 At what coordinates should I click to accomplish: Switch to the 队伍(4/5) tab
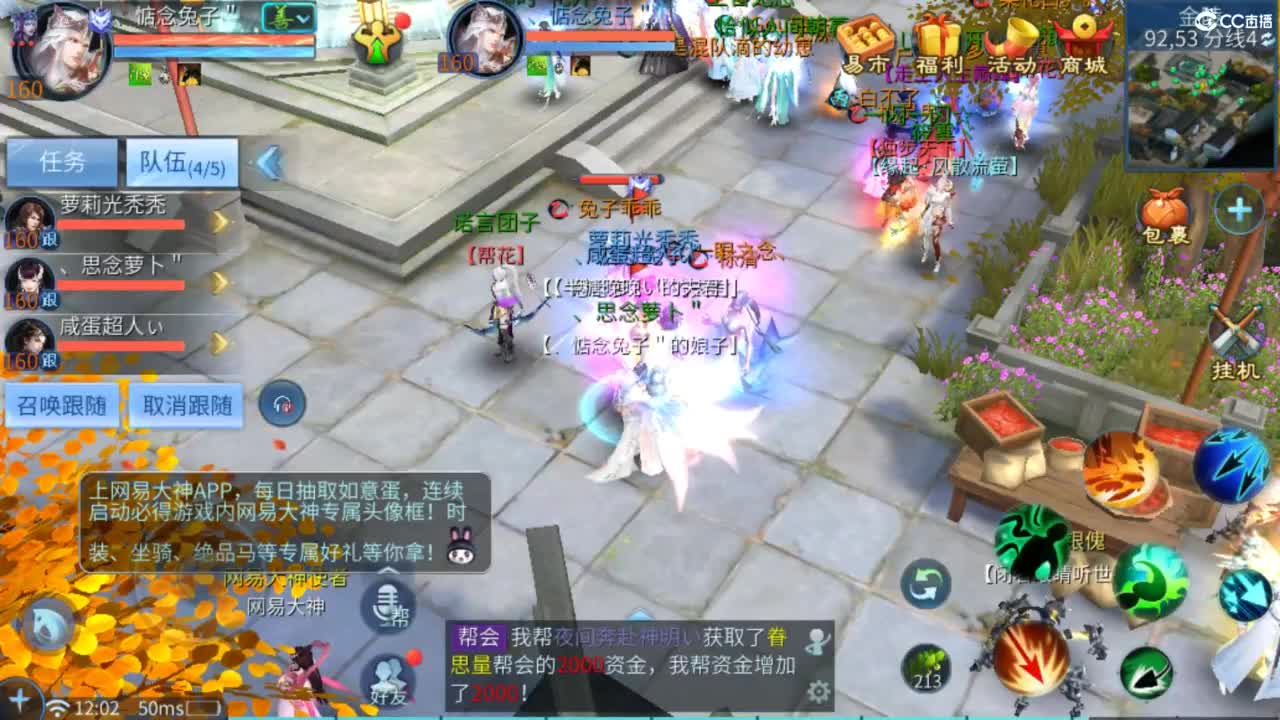point(178,163)
